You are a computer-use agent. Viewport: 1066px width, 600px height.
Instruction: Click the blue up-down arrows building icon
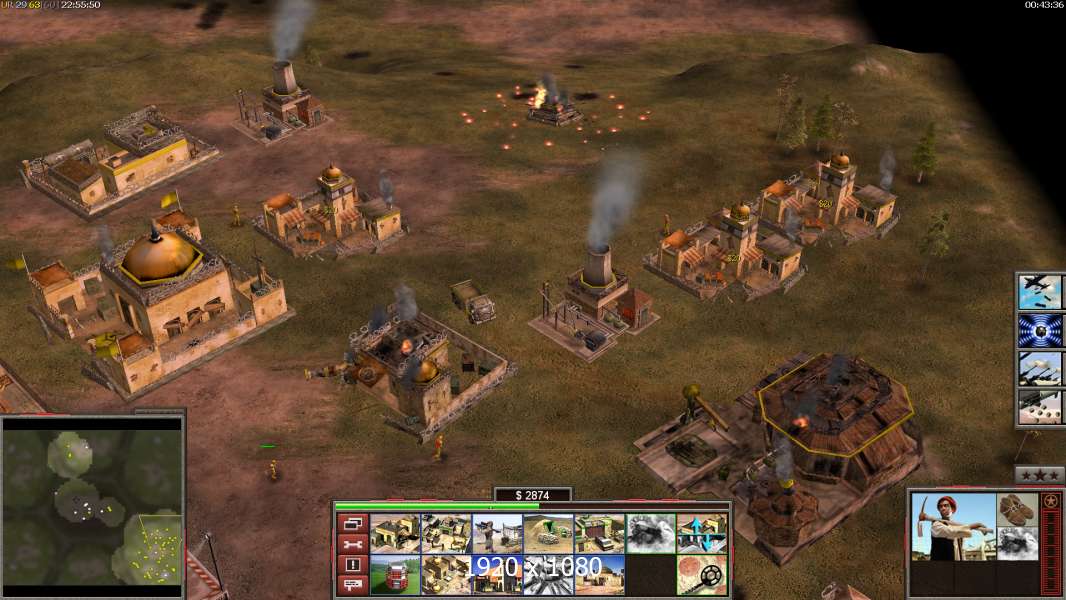pyautogui.click(x=702, y=533)
